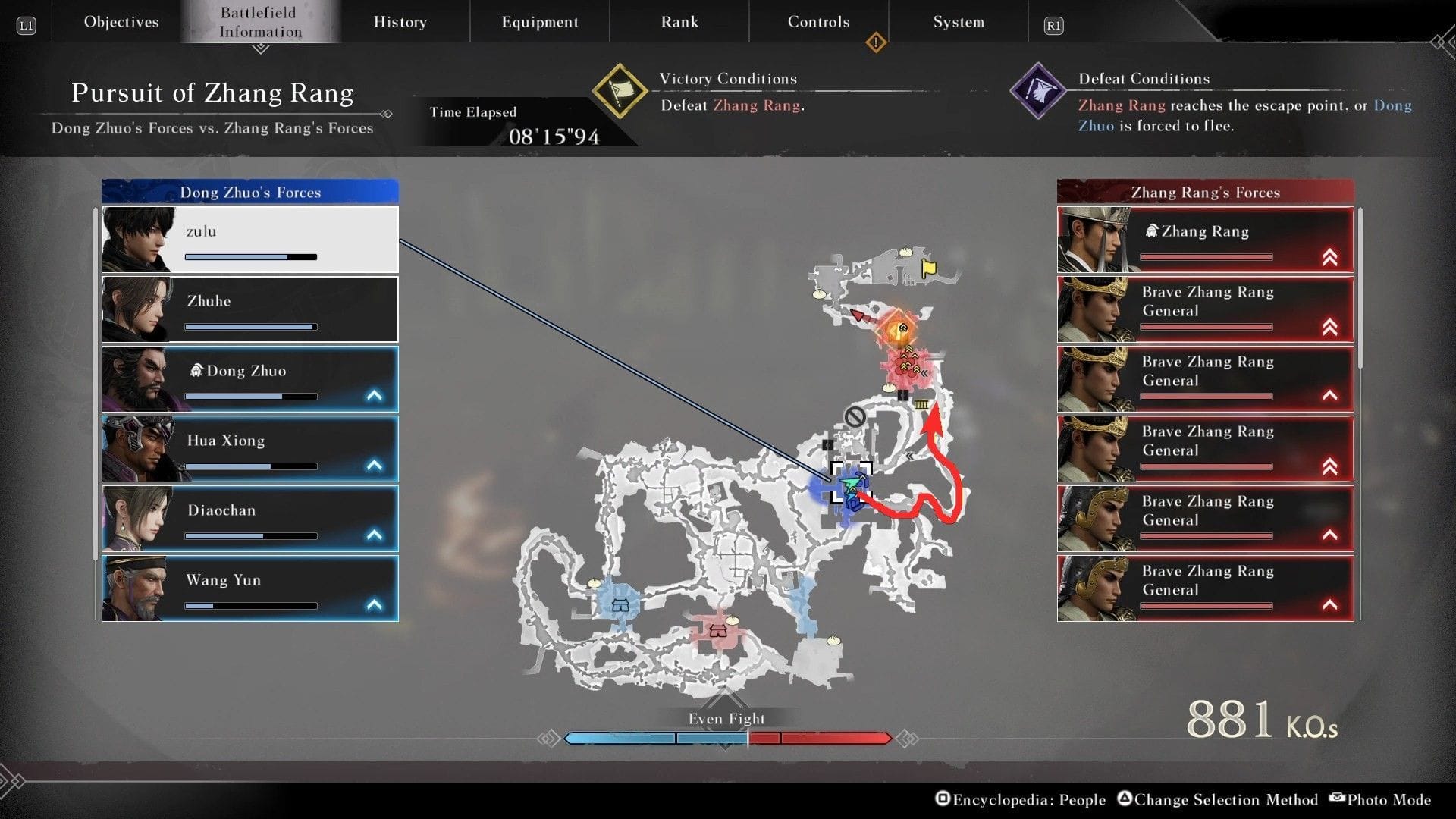Select the red enemy base marker on map
The width and height of the screenshot is (1456, 819).
717,631
